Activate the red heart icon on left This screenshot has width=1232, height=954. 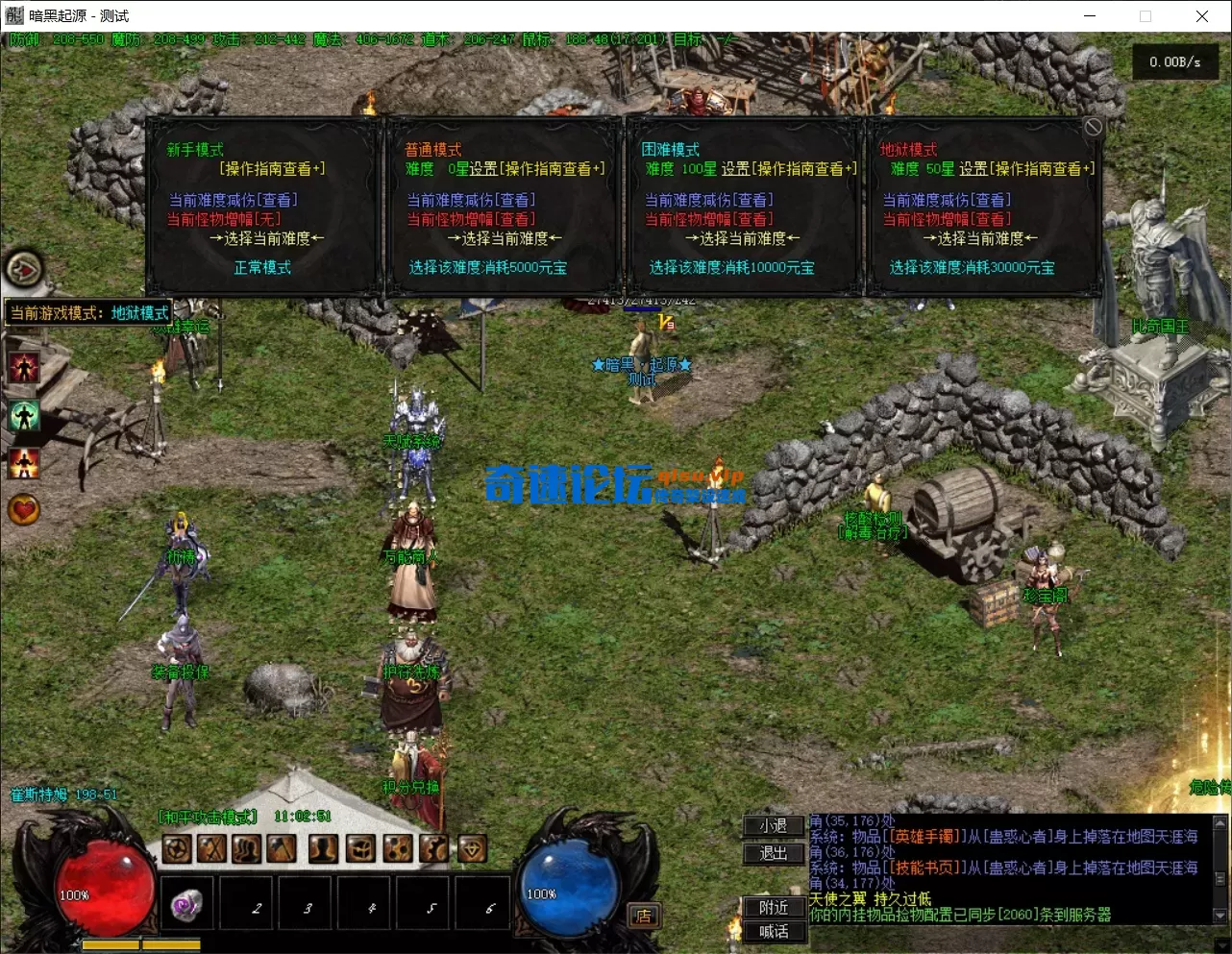pyautogui.click(x=24, y=509)
